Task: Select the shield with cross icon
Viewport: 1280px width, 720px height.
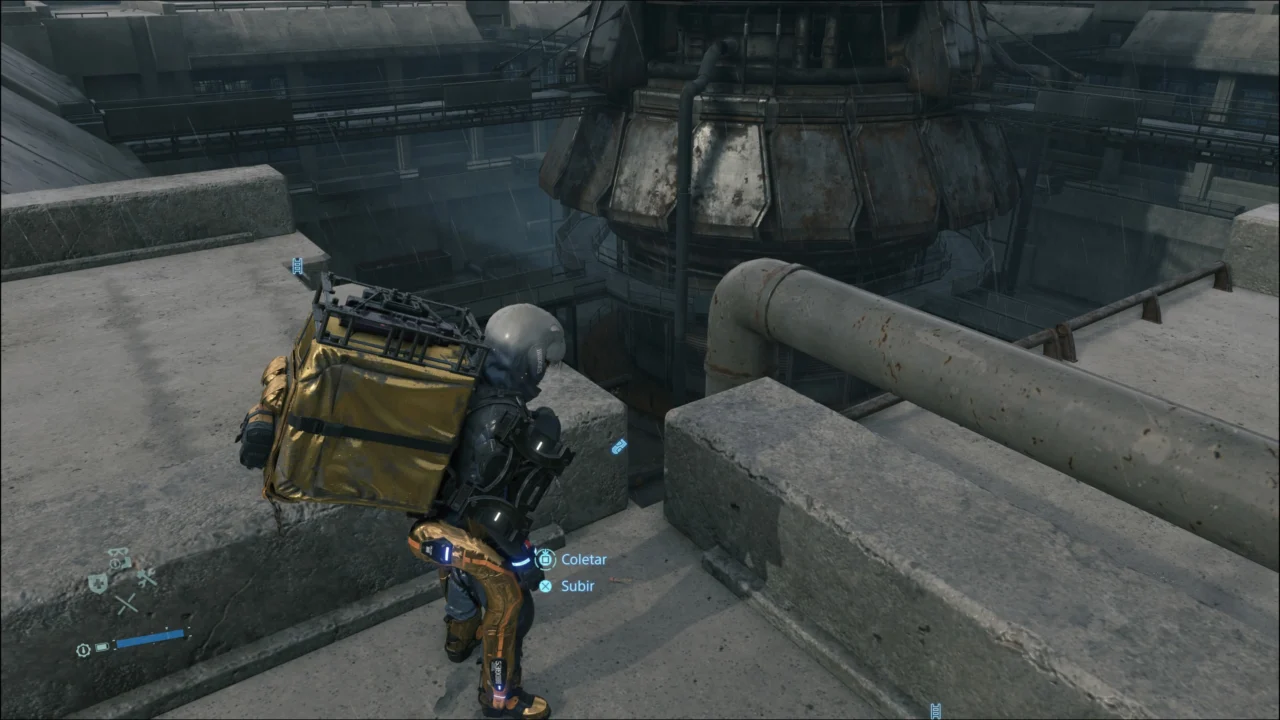Action: pos(98,583)
